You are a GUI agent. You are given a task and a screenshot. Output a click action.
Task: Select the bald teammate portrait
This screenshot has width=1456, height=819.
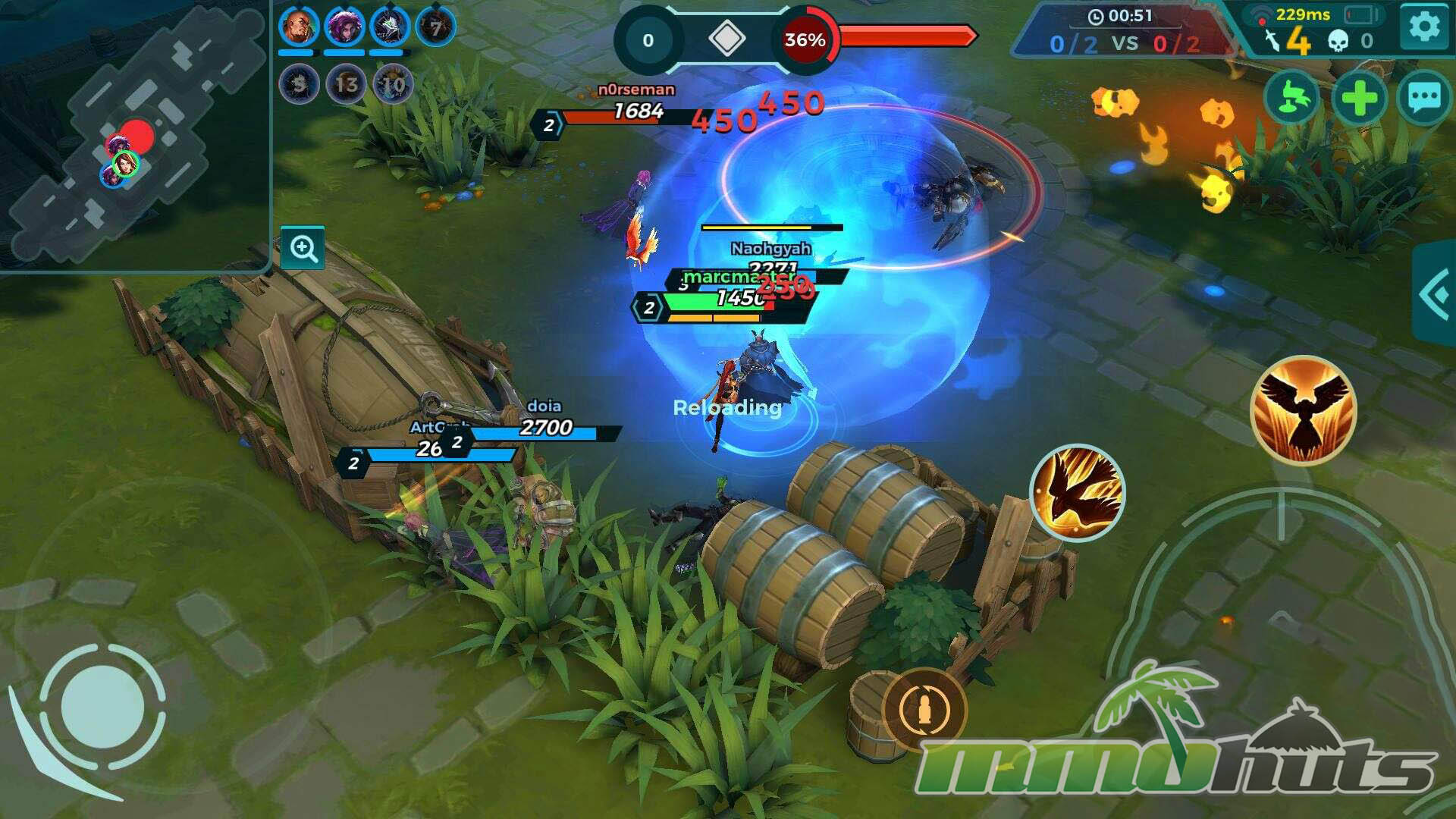[x=297, y=28]
